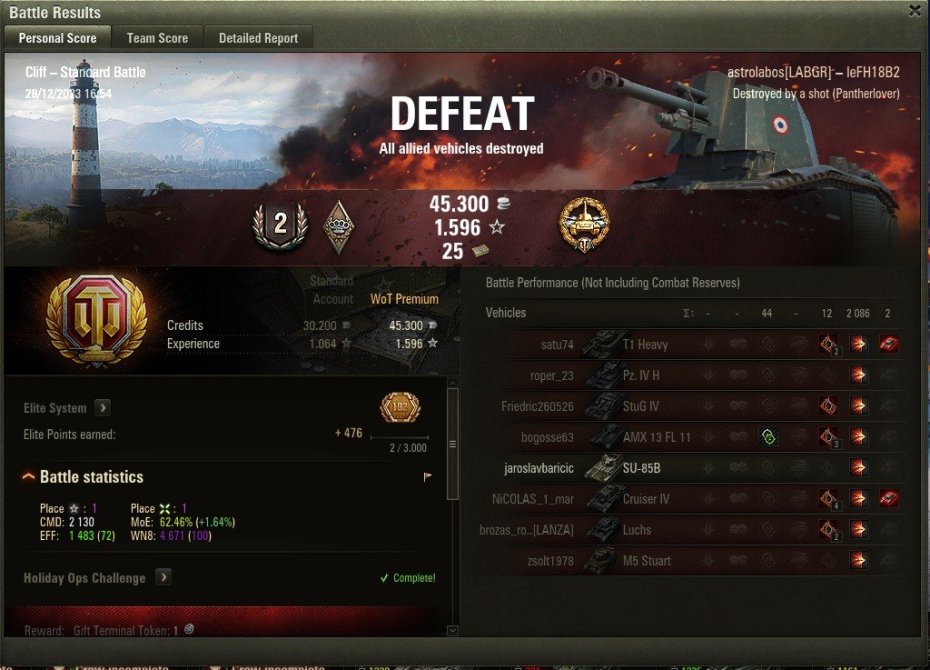
Task: Select the zsolt1978 M5 Stuart row
Action: click(x=690, y=561)
